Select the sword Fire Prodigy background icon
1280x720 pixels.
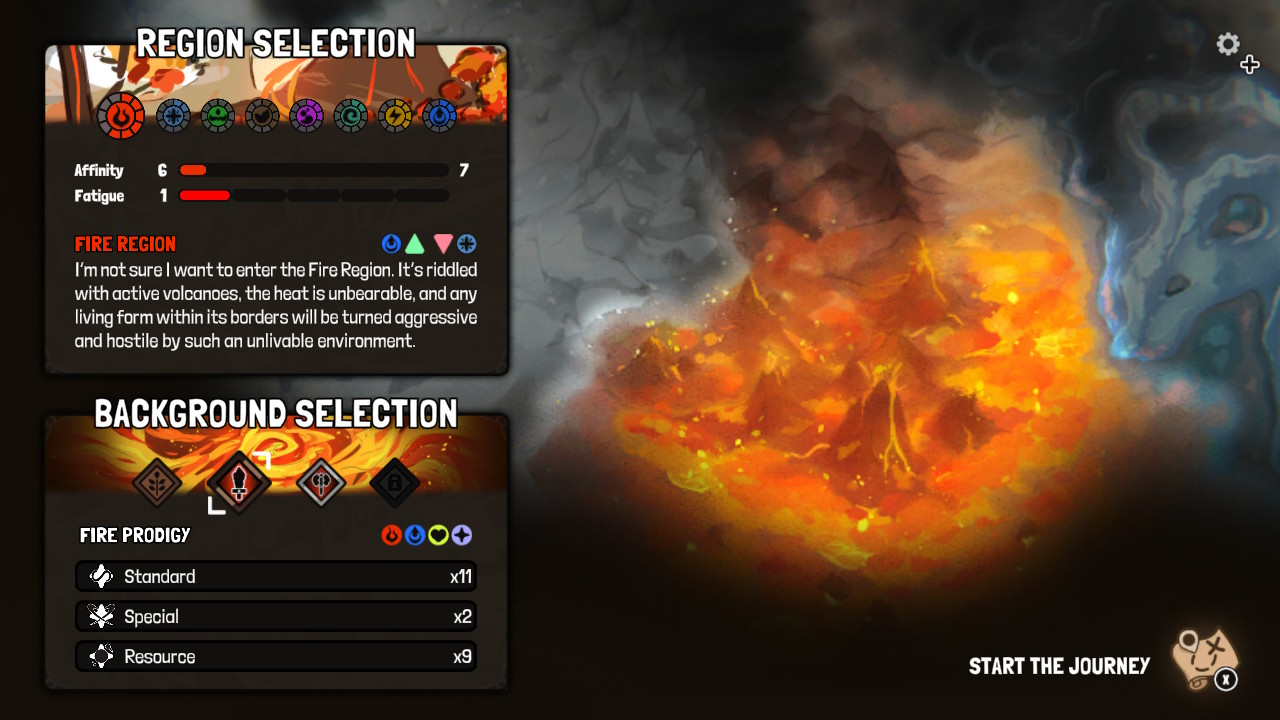point(240,482)
